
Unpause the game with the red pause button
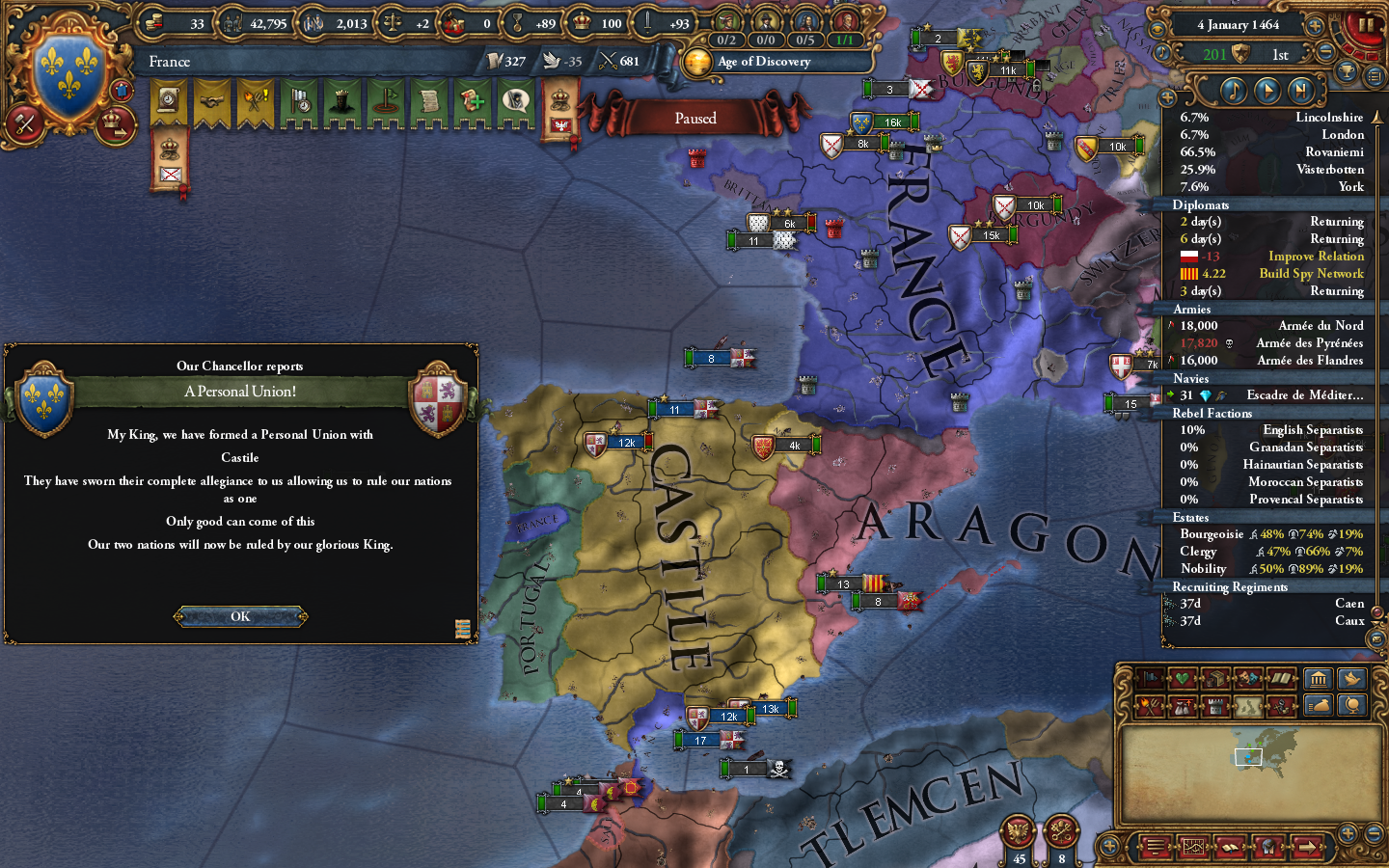click(1366, 27)
